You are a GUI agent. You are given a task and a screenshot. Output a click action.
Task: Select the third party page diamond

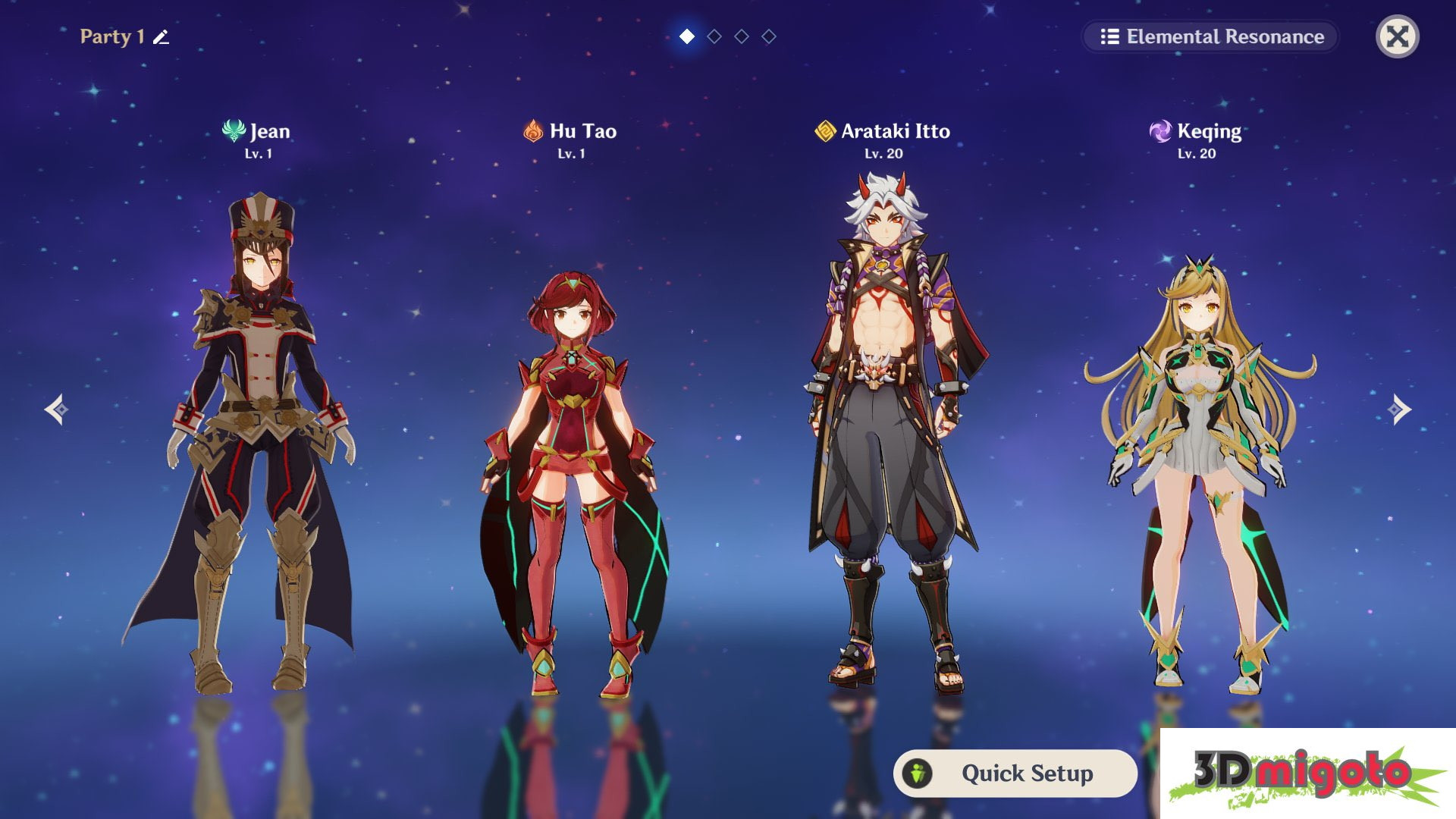click(741, 35)
